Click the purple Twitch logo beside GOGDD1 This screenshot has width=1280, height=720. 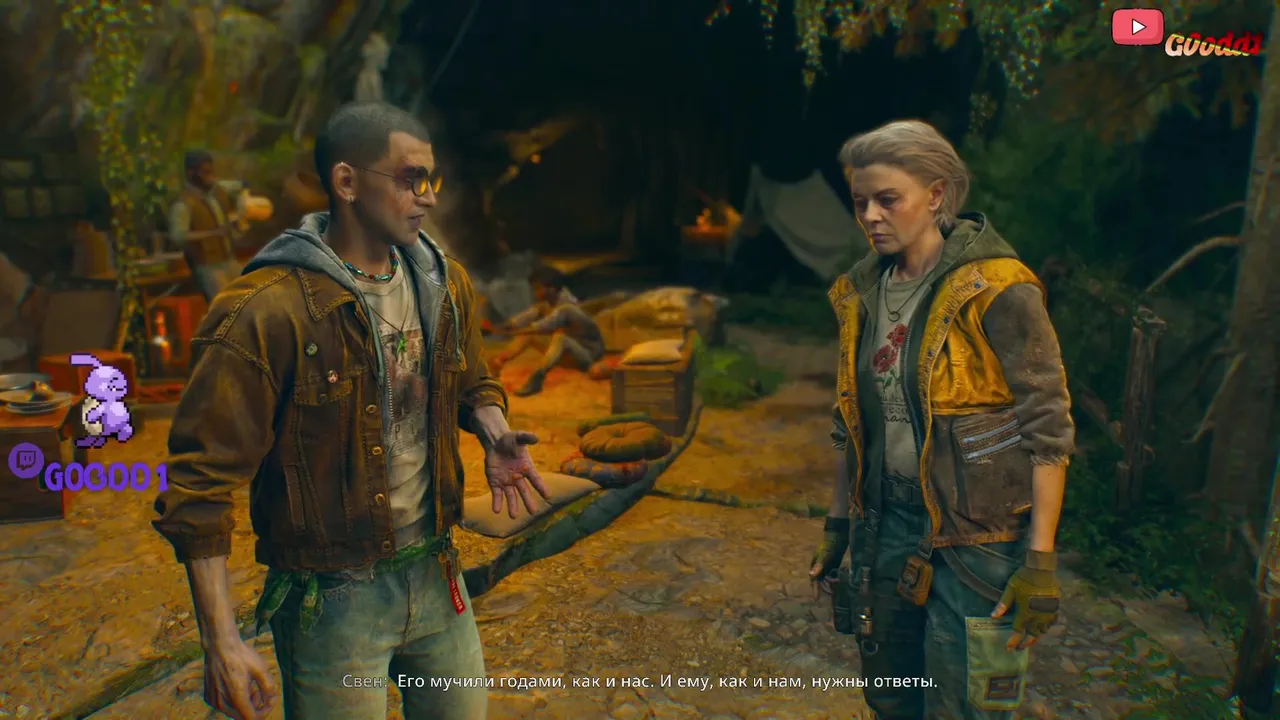25,462
